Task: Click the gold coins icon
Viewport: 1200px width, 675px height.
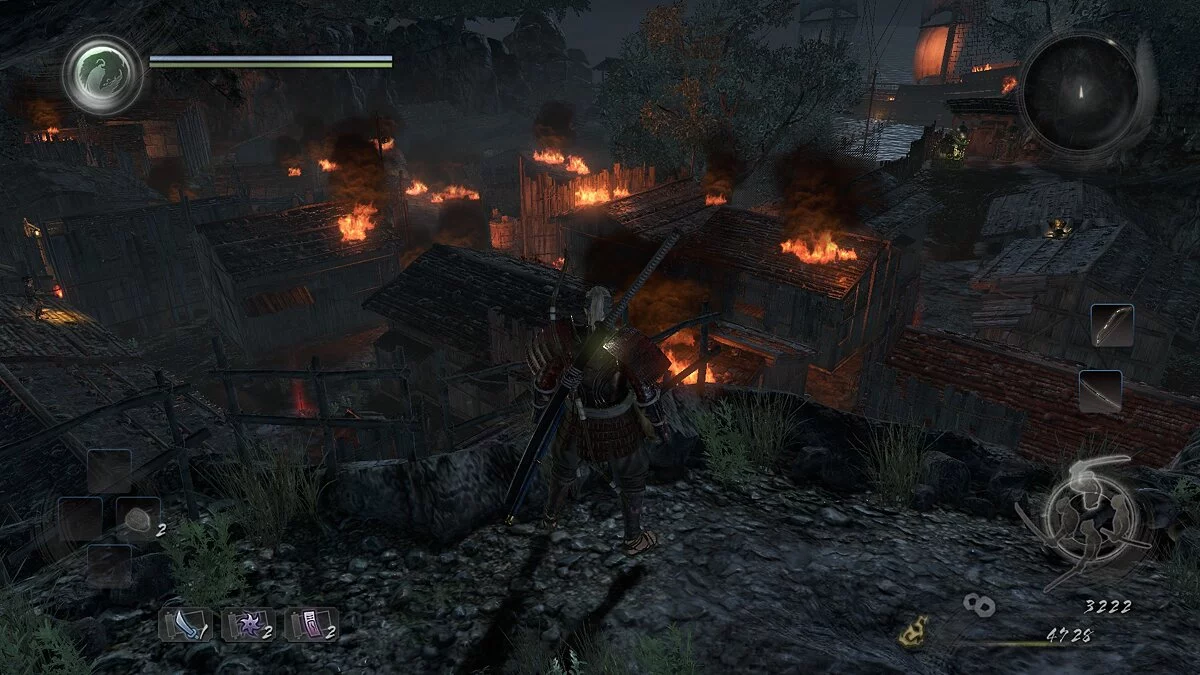Action: (x=979, y=604)
